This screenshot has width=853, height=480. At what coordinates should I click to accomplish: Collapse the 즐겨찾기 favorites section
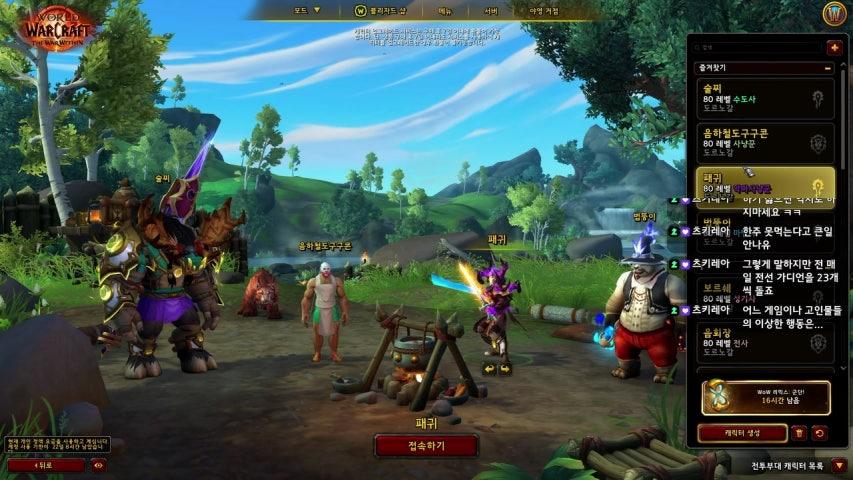click(x=828, y=68)
